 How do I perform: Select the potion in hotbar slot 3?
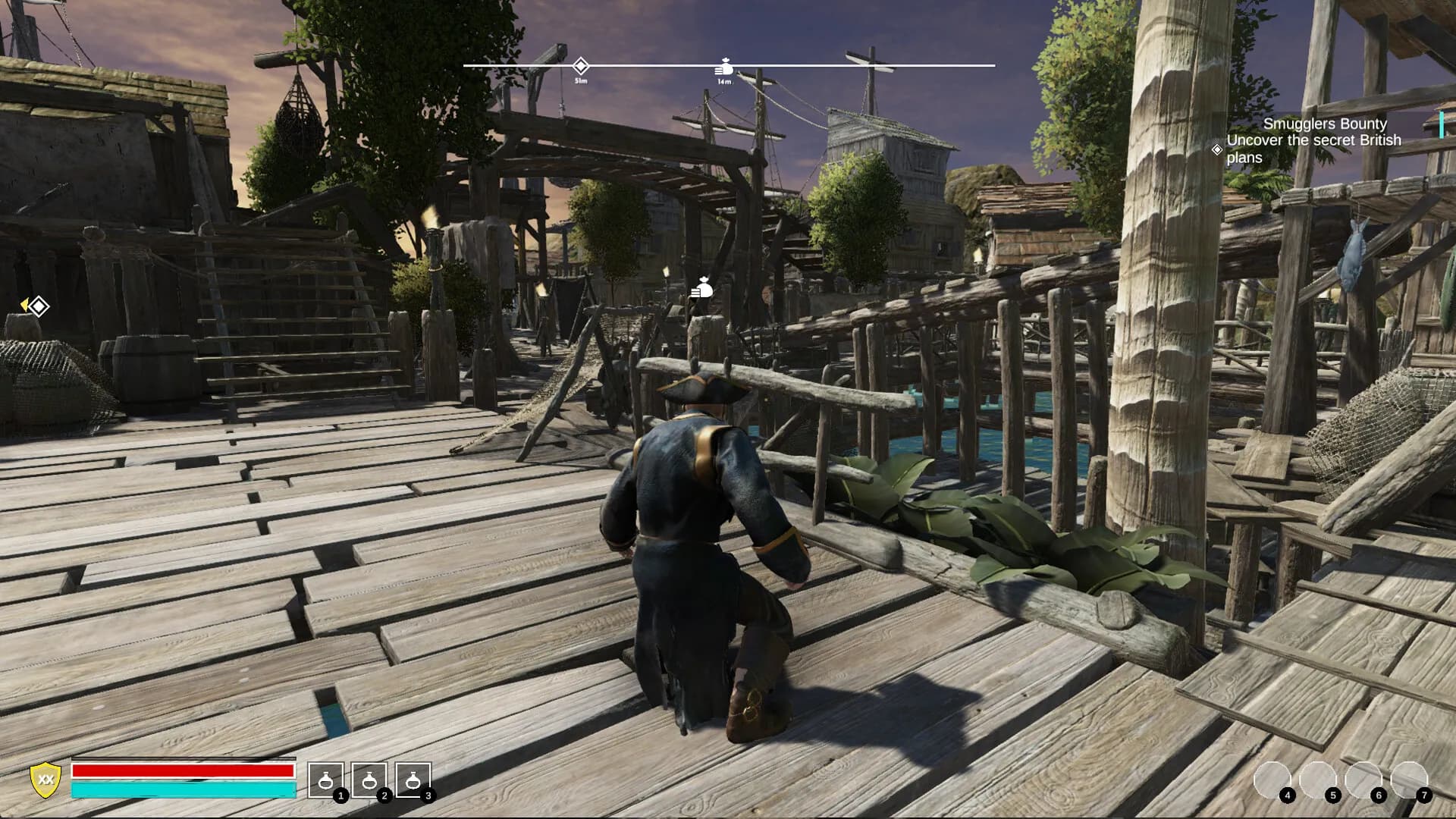(413, 780)
